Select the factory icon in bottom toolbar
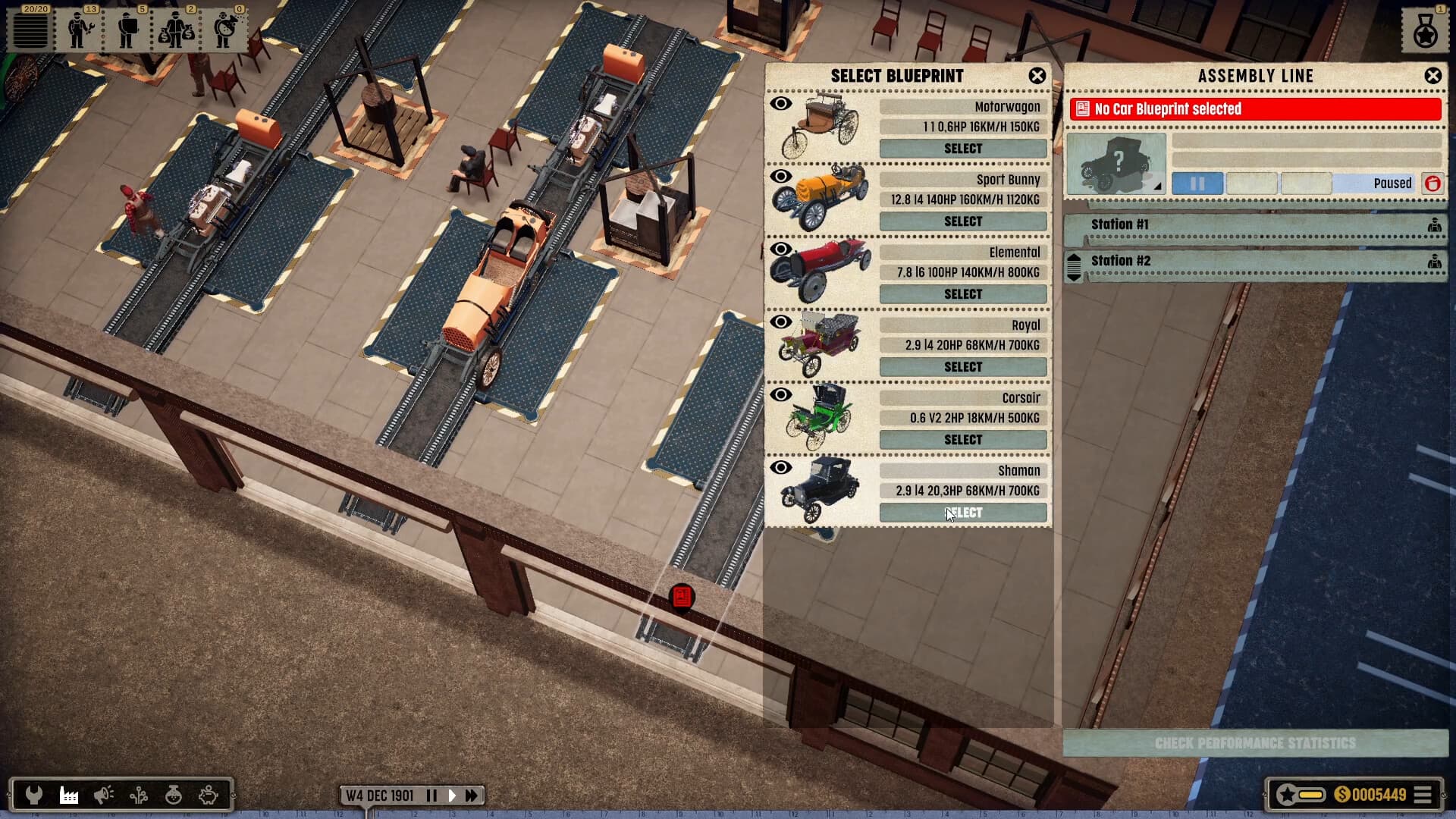Screen dimensions: 1456x819 tap(67, 795)
